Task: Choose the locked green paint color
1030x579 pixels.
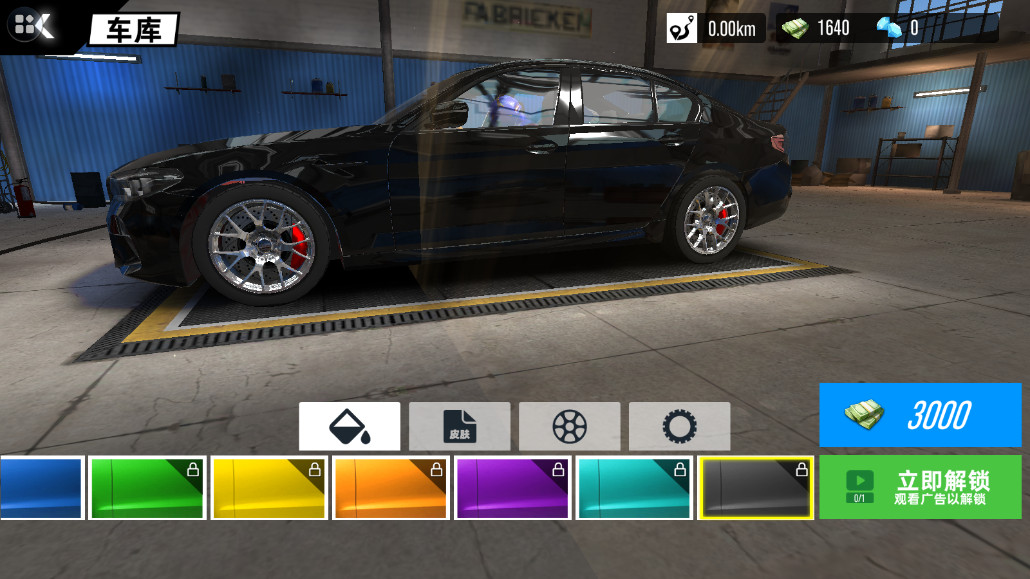Action: 148,488
